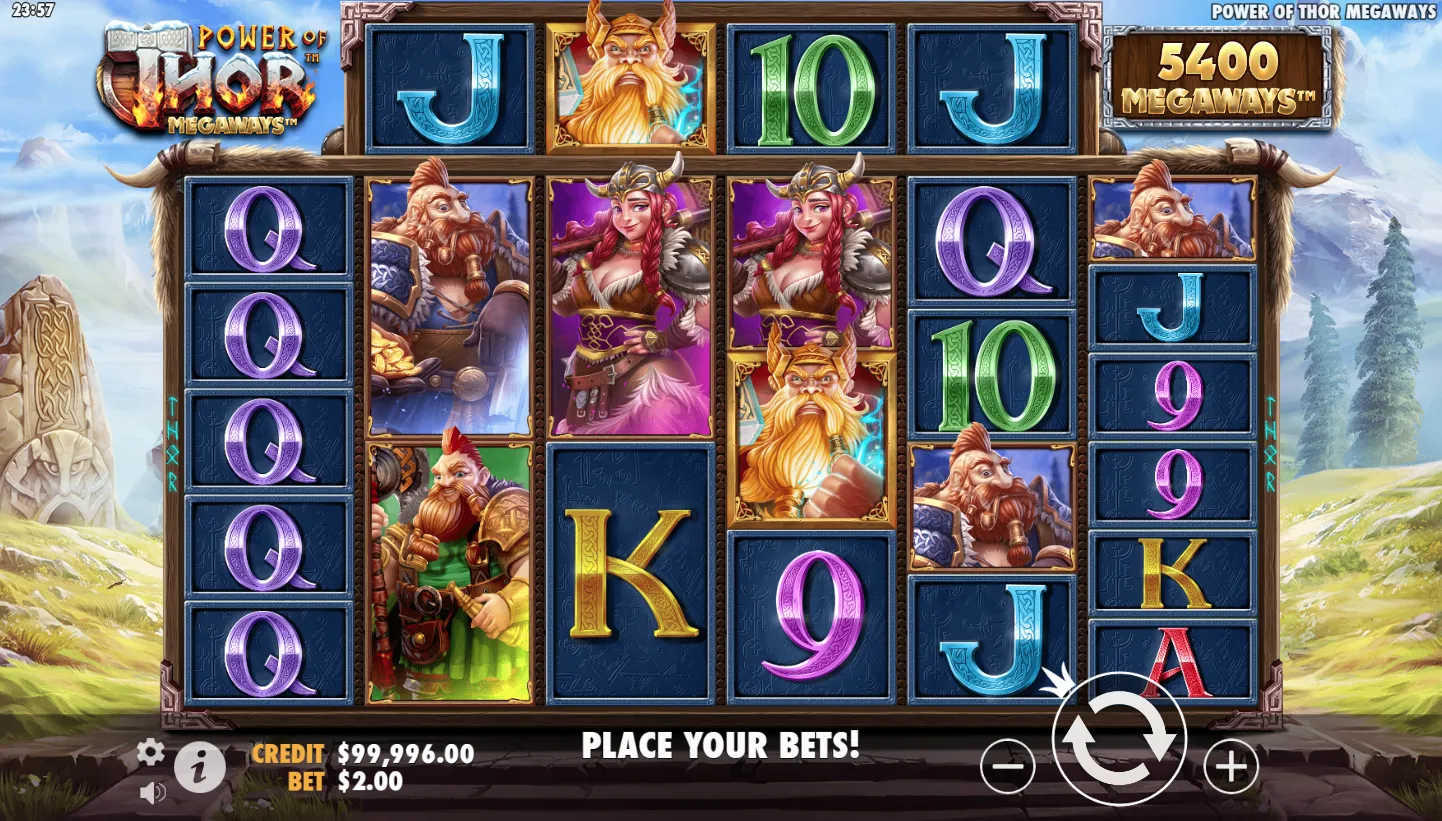
Task: Toggle sound with the speaker icon
Action: 152,793
